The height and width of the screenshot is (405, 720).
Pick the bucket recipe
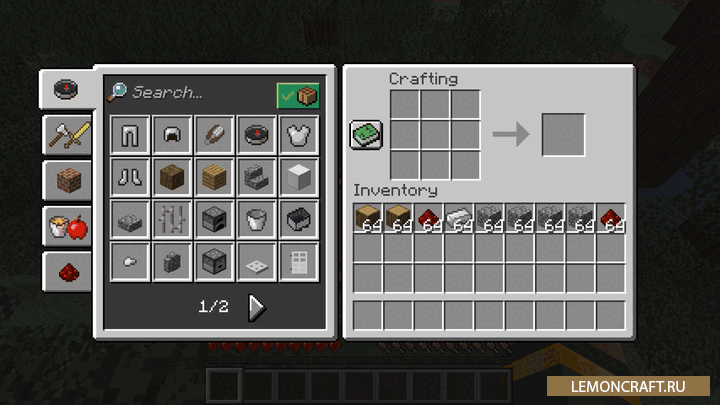[256, 219]
